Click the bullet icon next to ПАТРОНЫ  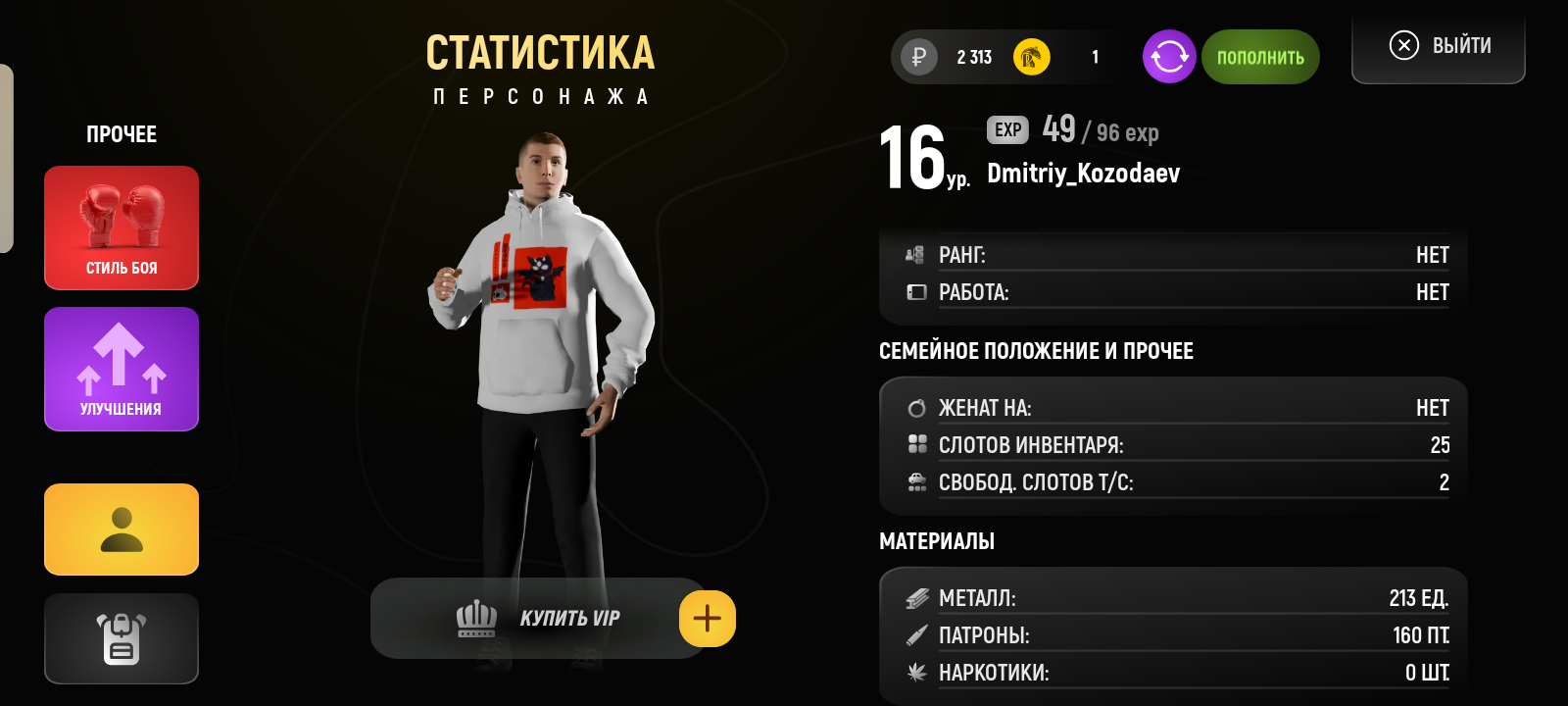(x=917, y=634)
